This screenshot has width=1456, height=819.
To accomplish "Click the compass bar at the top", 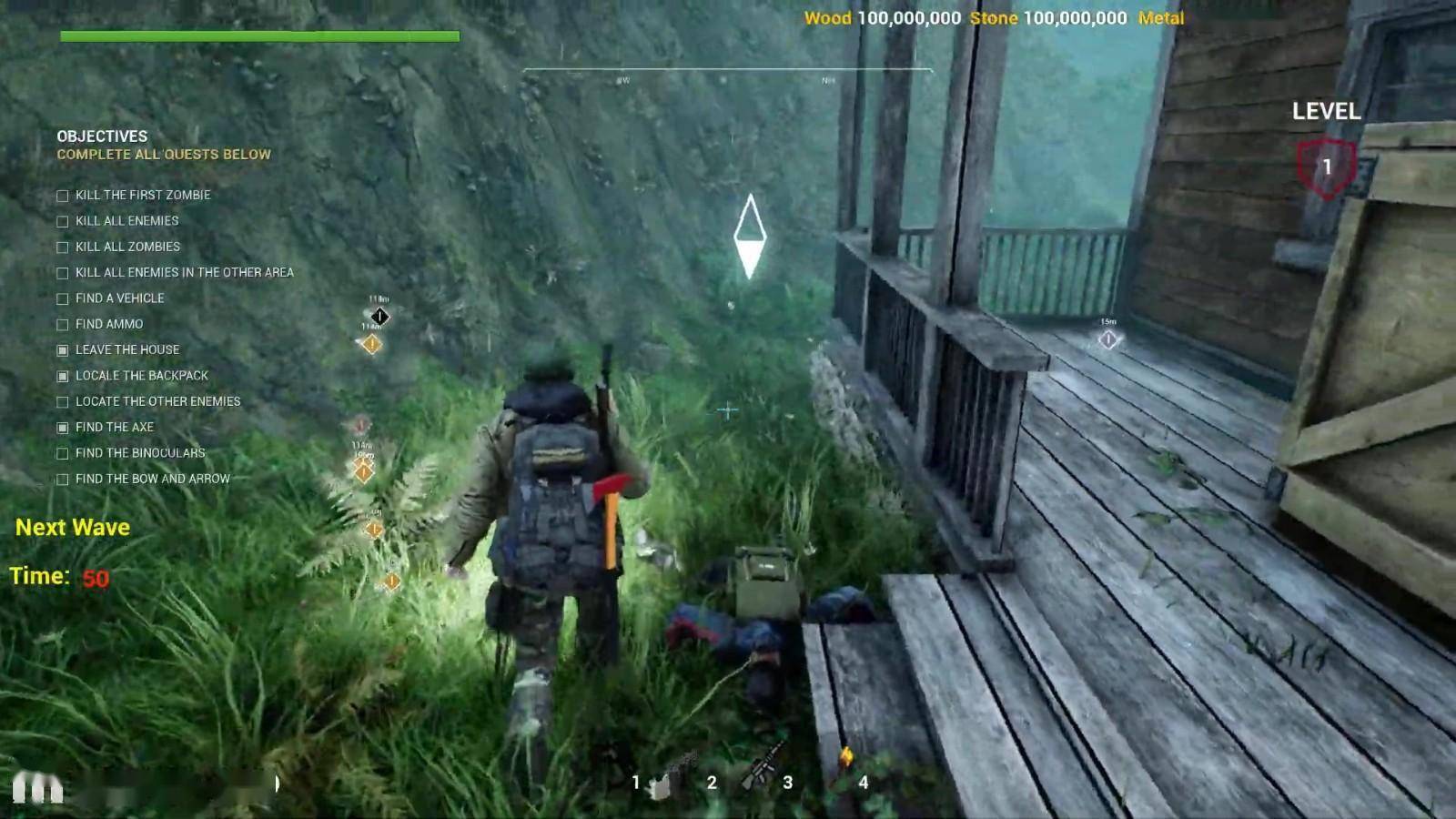I will point(726,73).
